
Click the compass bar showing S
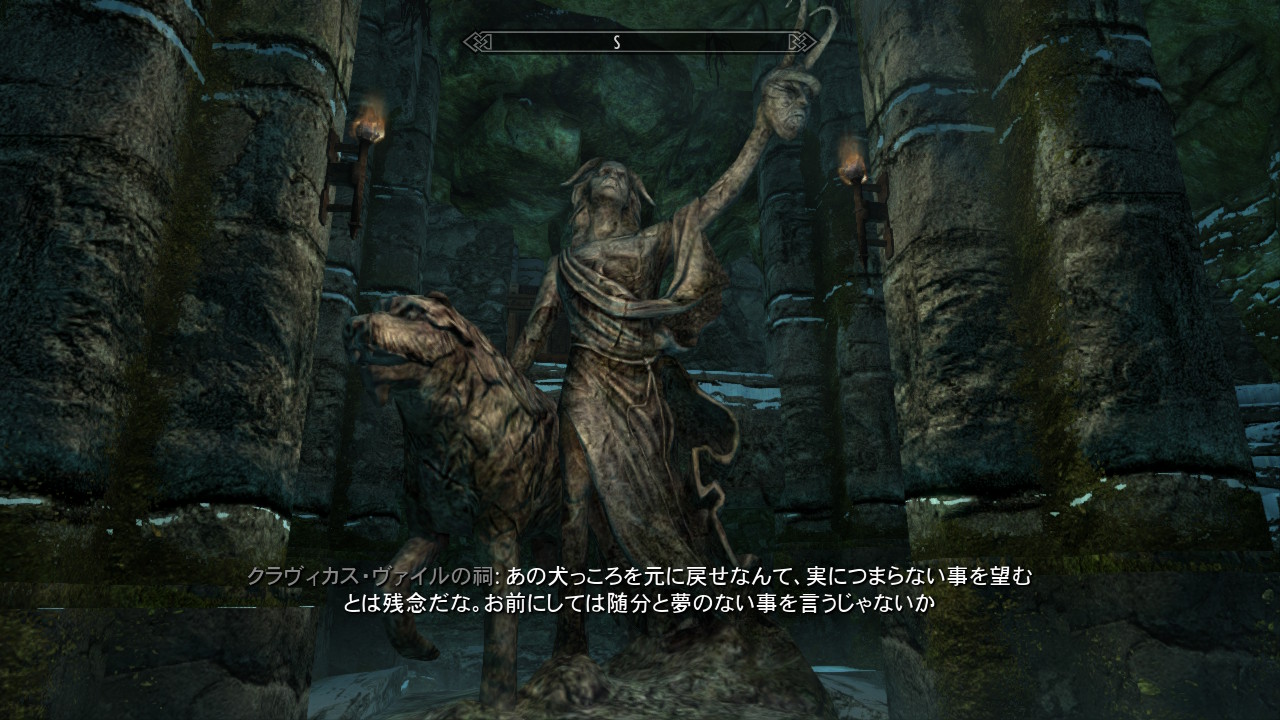[640, 42]
